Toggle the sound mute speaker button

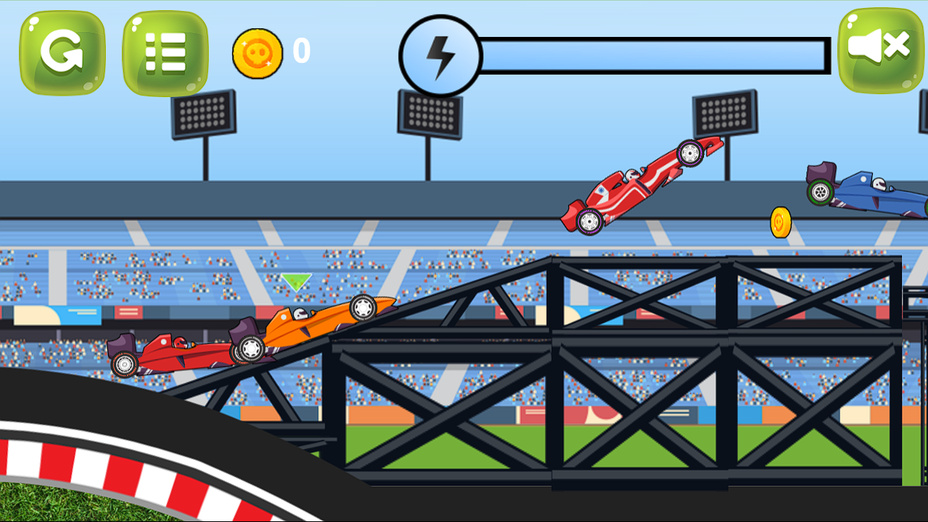(880, 48)
